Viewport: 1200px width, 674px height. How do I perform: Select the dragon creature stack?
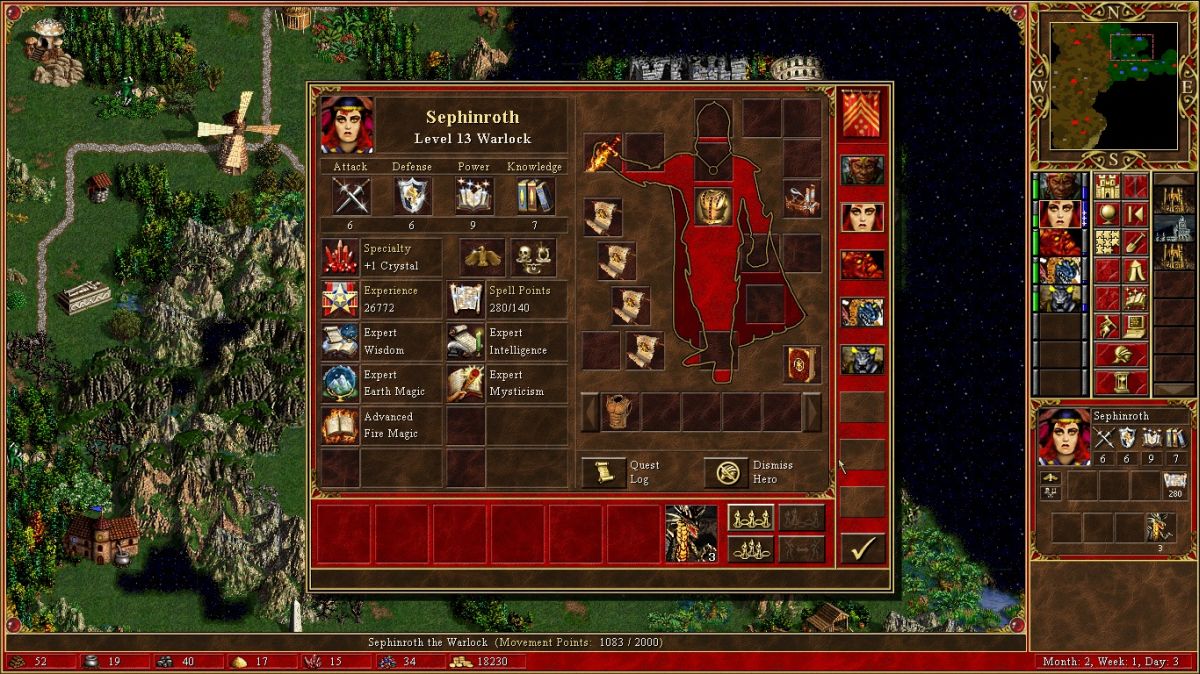click(x=691, y=533)
